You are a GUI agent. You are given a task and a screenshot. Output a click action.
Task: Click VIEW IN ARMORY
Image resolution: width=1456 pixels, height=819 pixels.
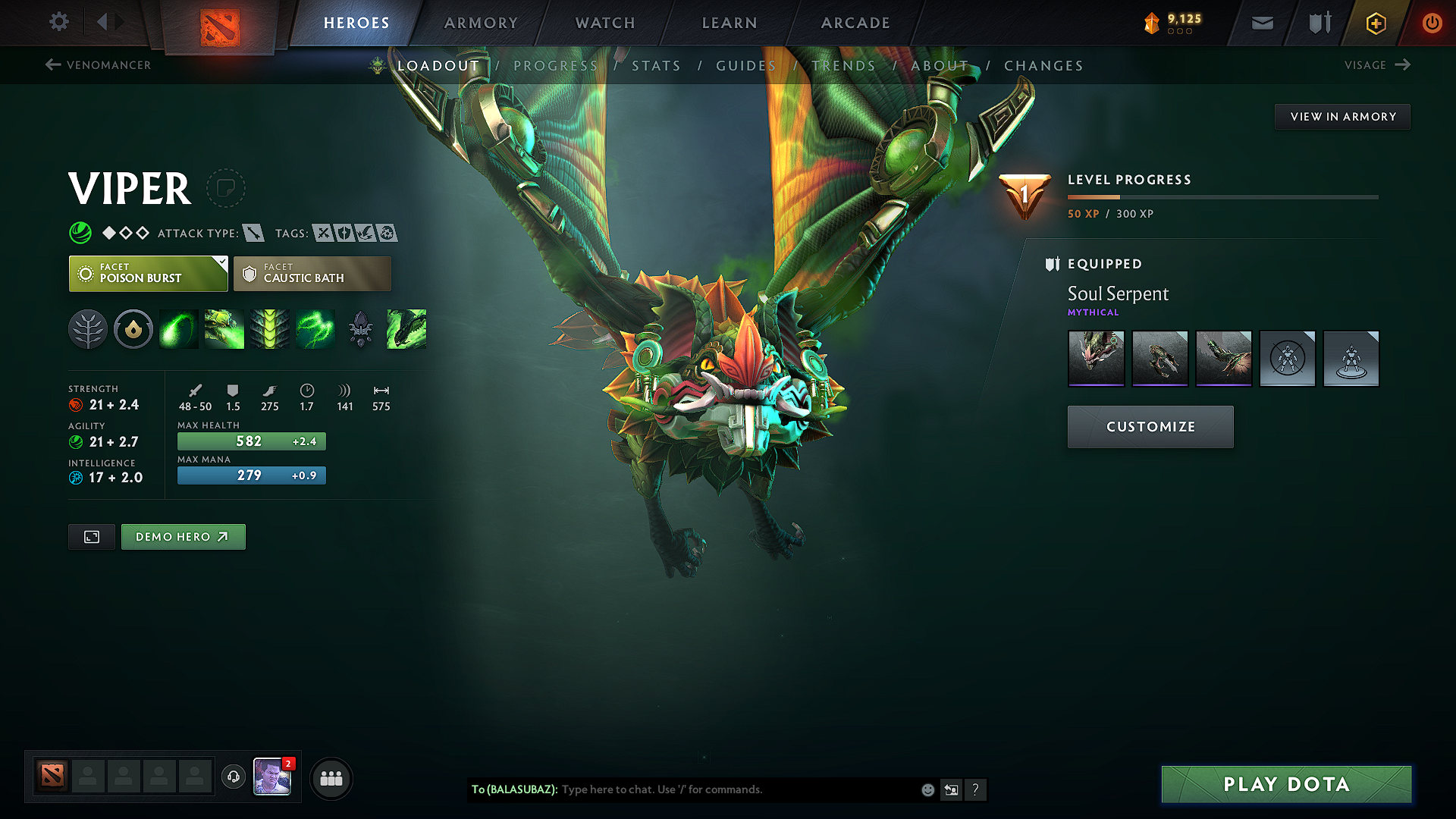click(x=1342, y=116)
